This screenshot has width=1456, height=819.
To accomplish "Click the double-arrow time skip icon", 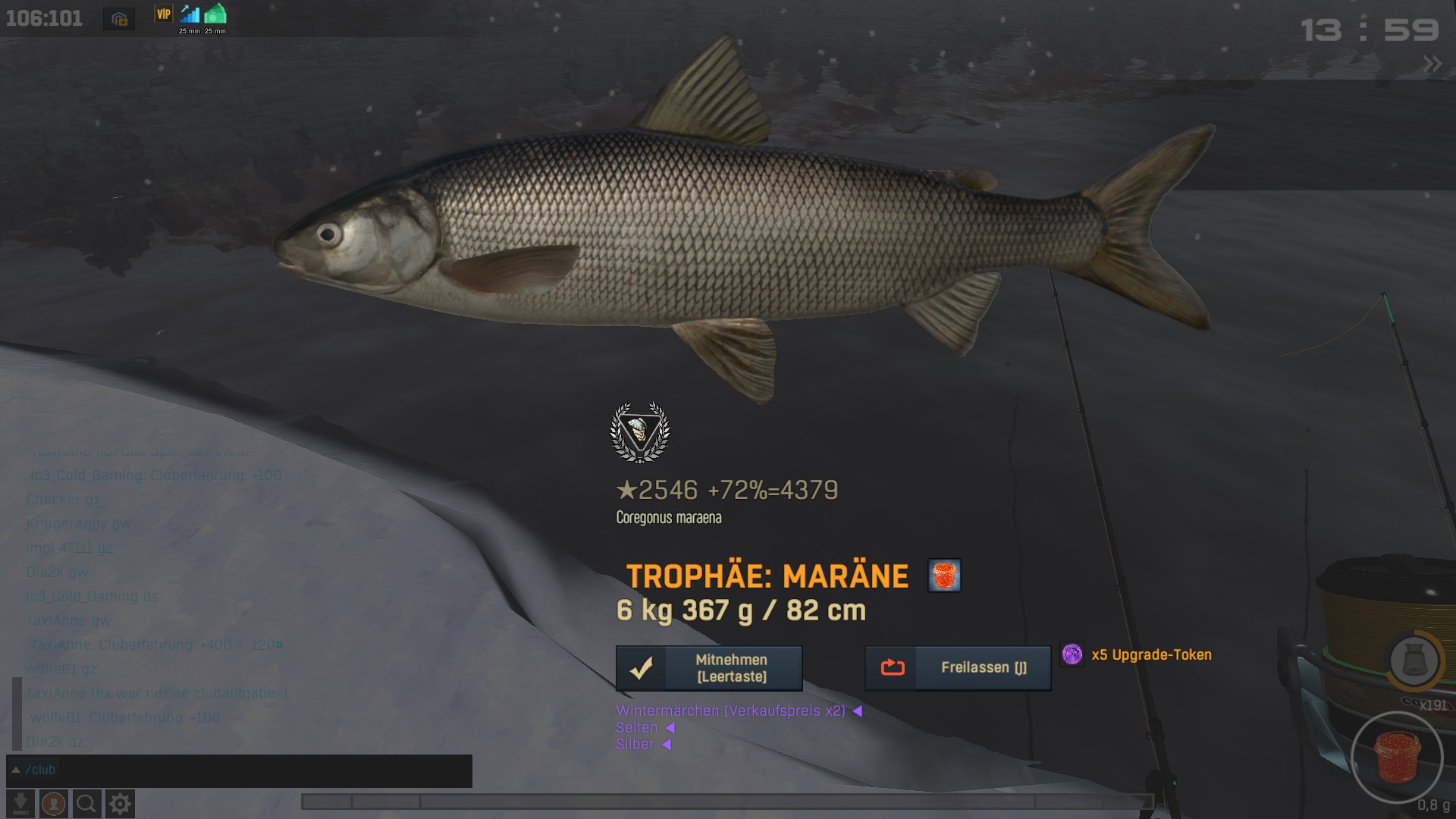I will (1432, 64).
